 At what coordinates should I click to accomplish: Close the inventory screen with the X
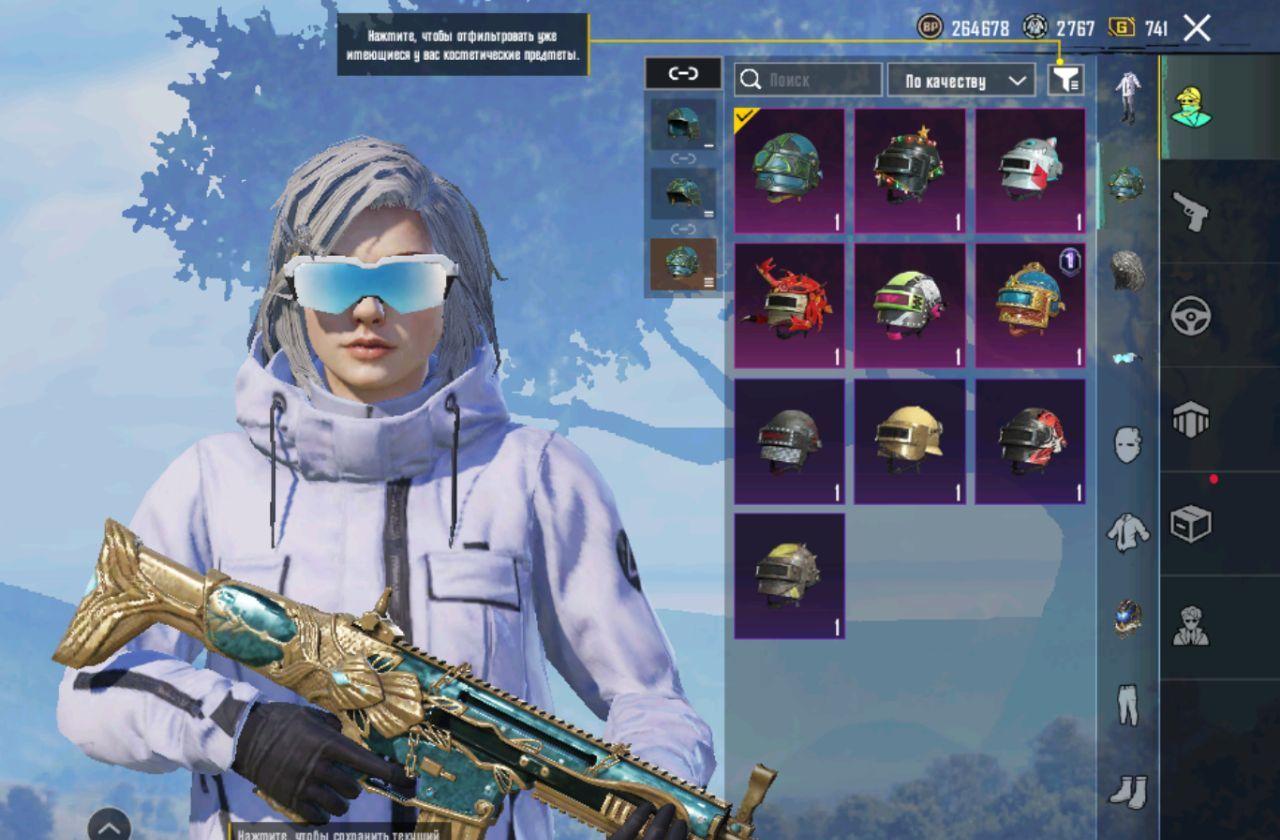[1197, 29]
